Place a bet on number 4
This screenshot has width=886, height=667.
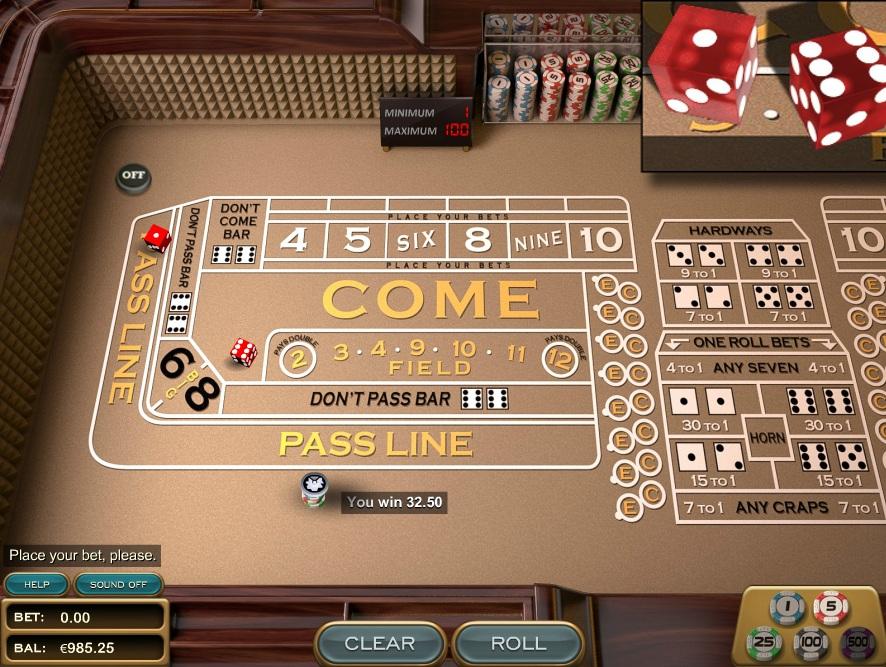293,240
